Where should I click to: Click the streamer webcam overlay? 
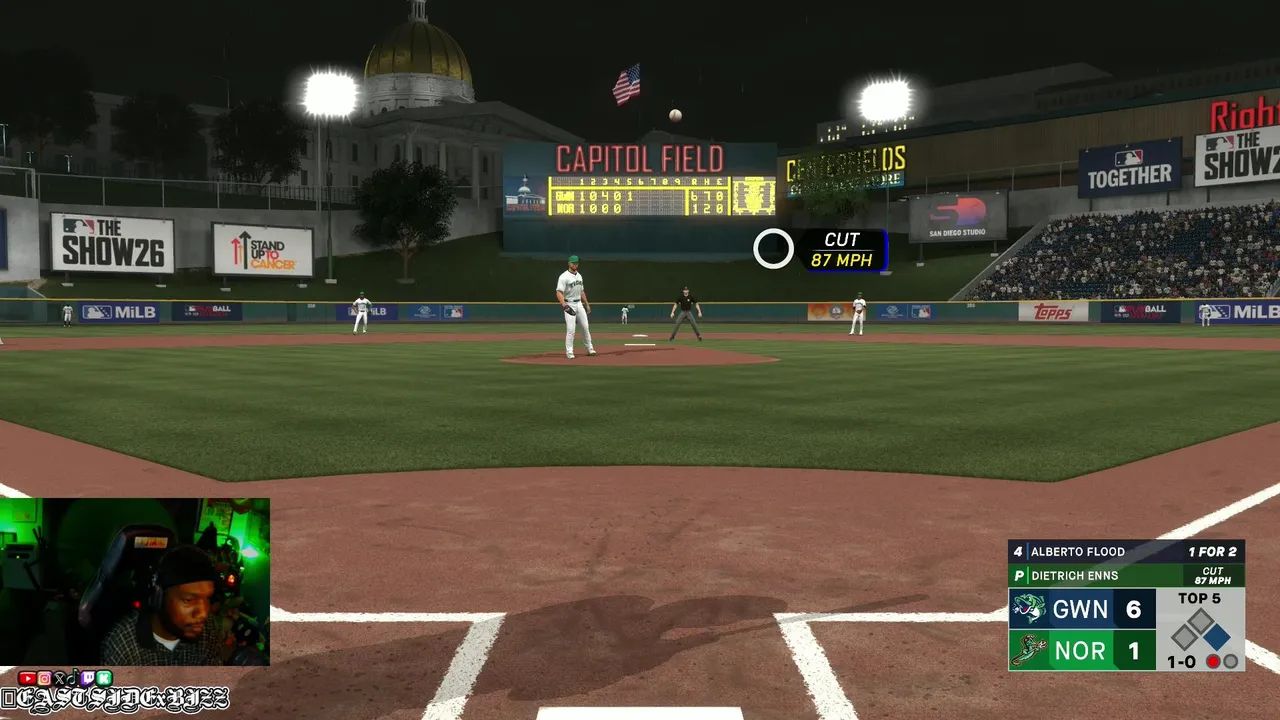(135, 582)
